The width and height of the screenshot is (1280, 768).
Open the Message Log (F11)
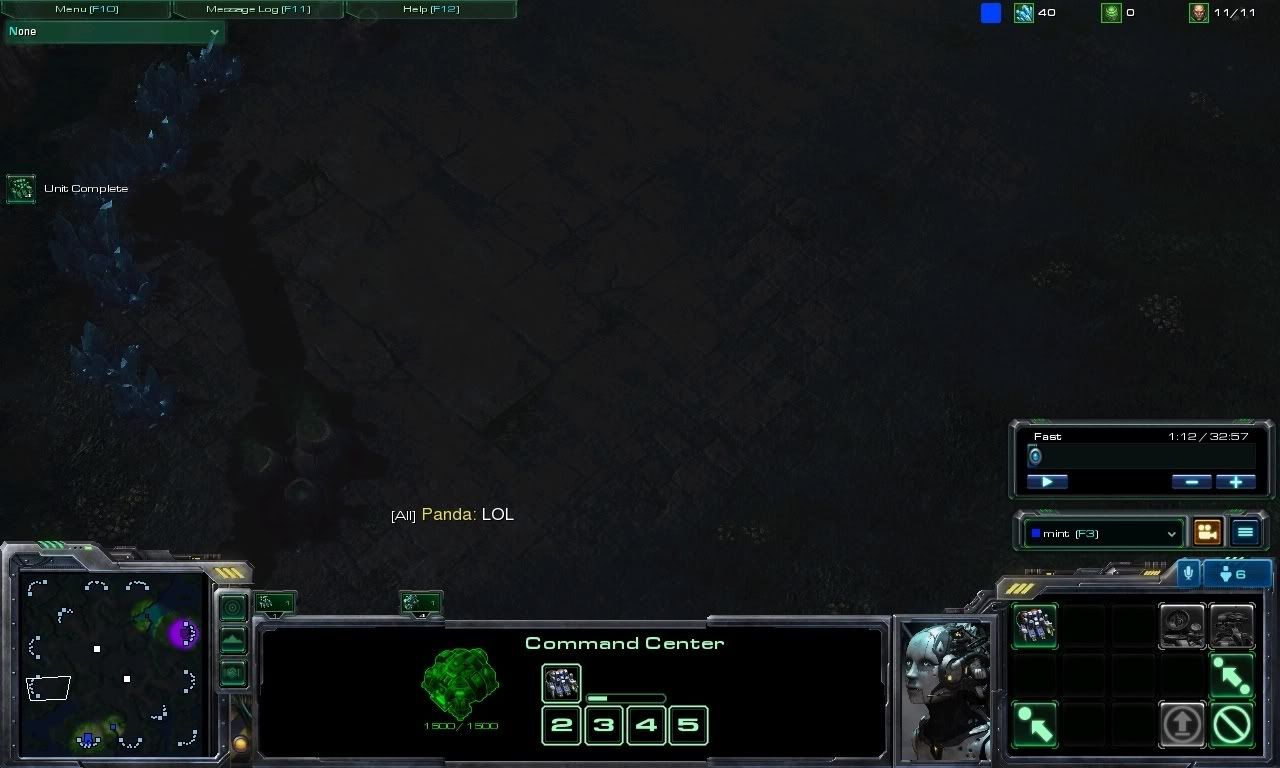click(x=258, y=9)
